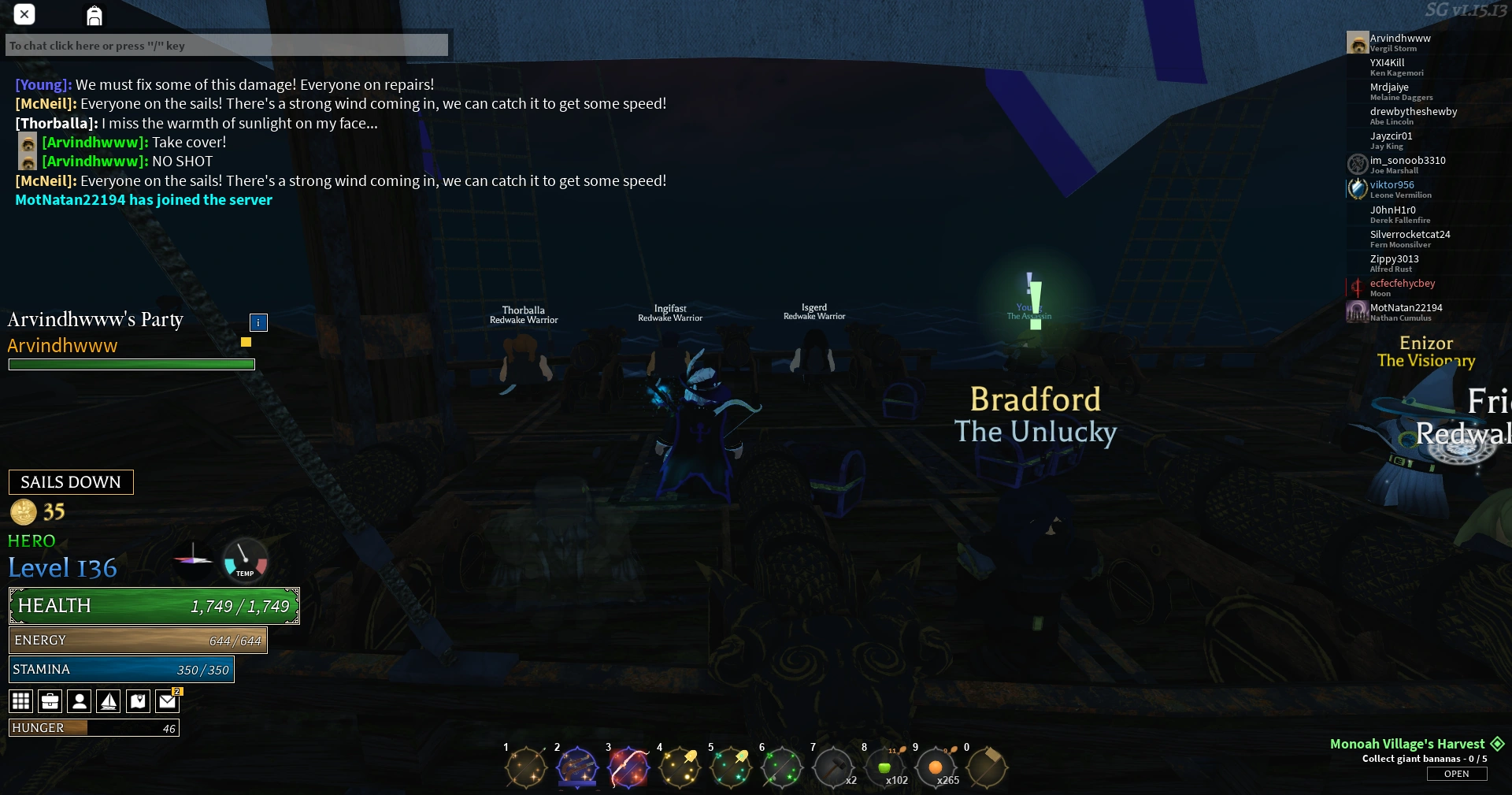The width and height of the screenshot is (1512, 795).
Task: Open the map icon near hunger bar
Action: [x=138, y=701]
